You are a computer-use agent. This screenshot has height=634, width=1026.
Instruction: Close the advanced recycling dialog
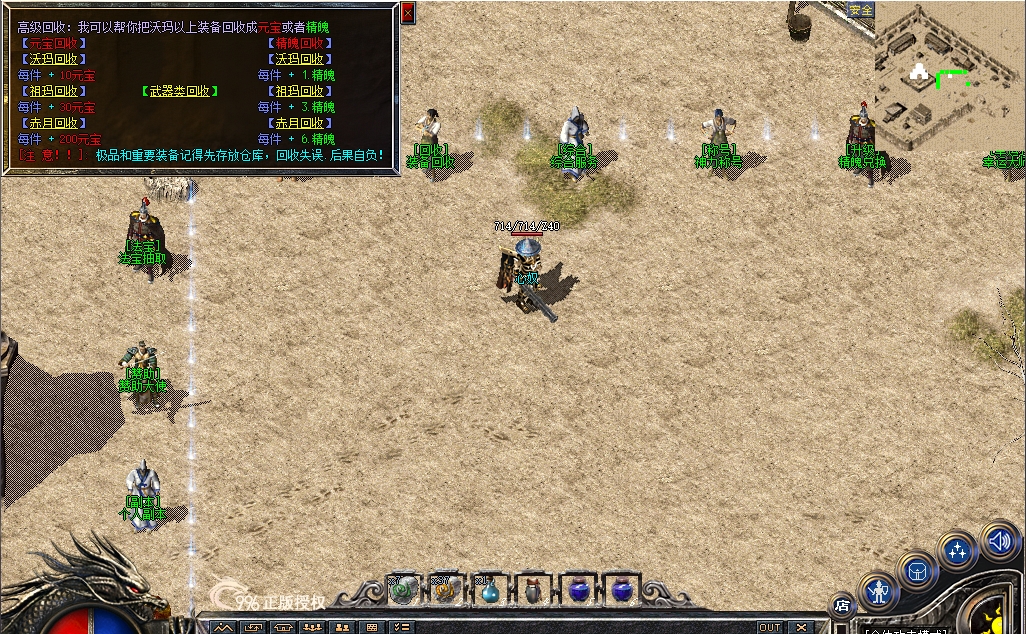click(x=407, y=13)
